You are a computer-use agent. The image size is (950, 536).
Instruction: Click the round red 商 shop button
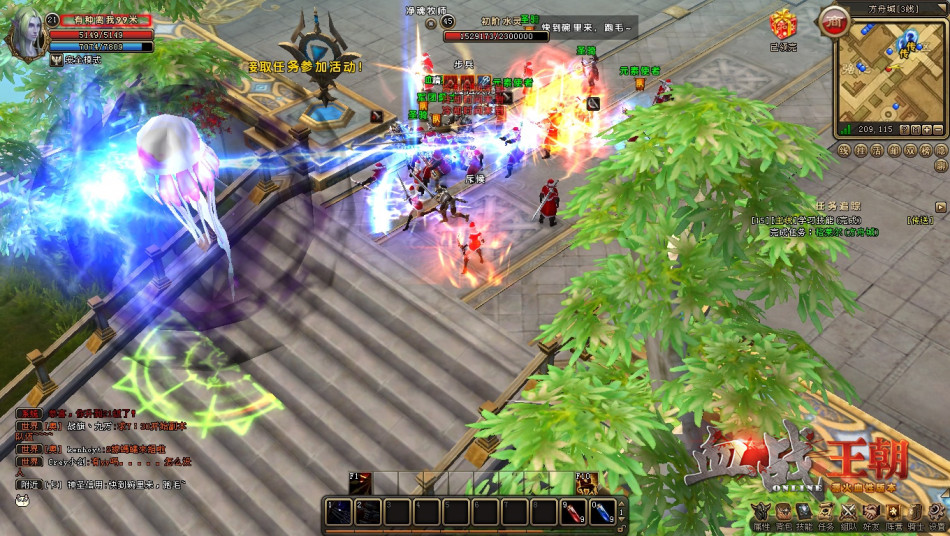833,21
